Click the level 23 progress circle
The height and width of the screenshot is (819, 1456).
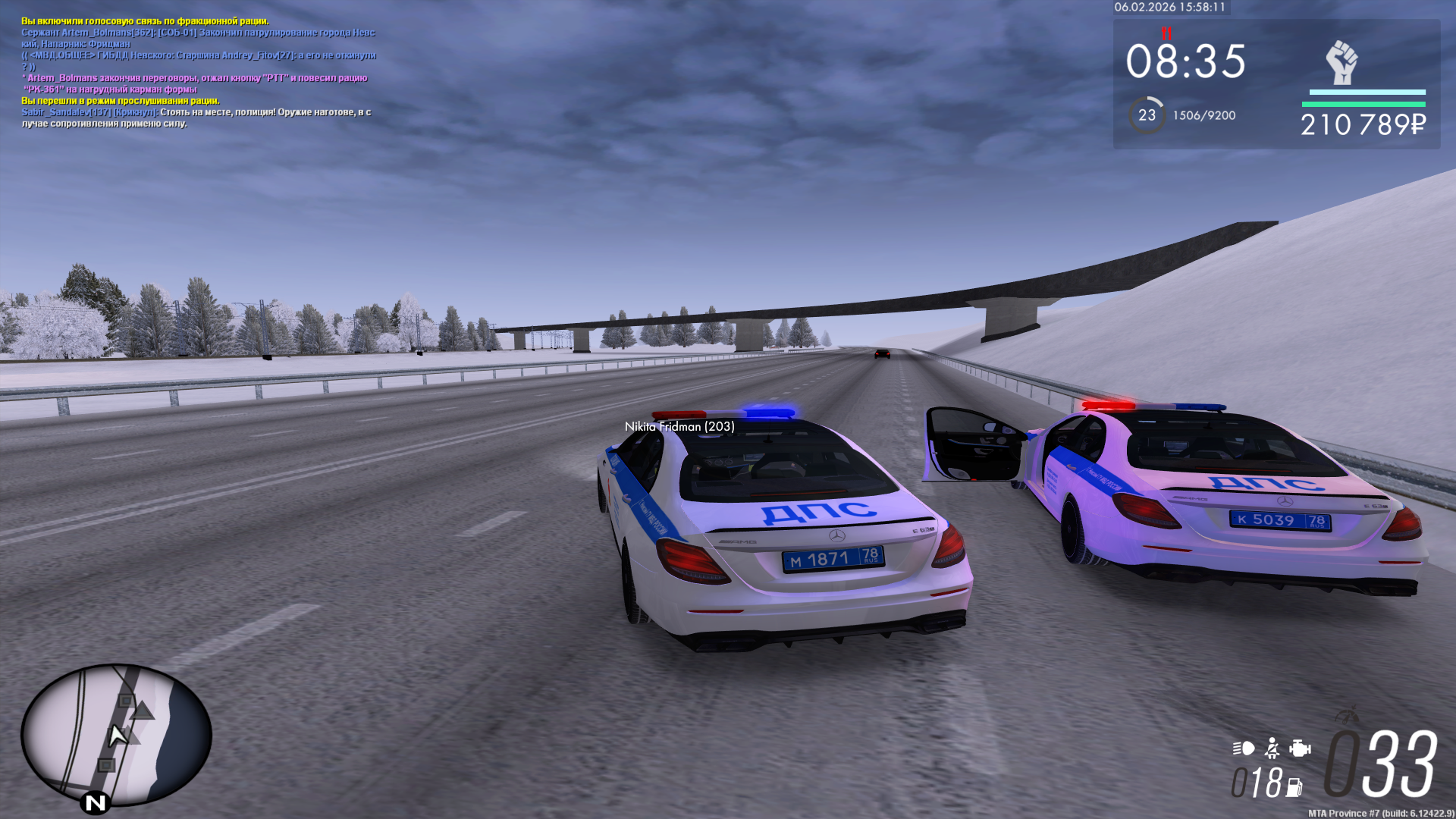click(x=1147, y=115)
